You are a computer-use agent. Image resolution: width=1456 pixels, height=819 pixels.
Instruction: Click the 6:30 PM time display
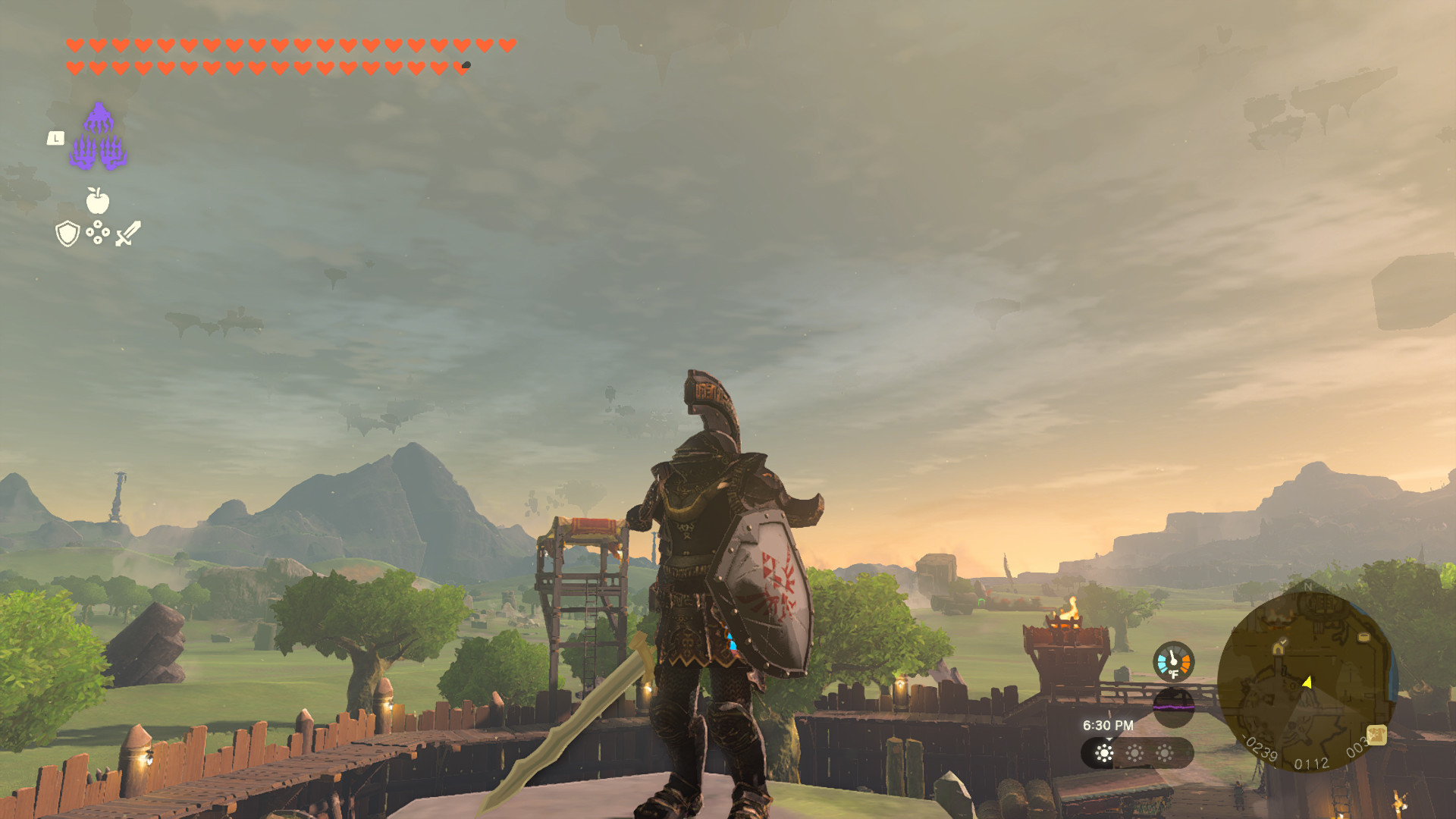pos(1109,725)
